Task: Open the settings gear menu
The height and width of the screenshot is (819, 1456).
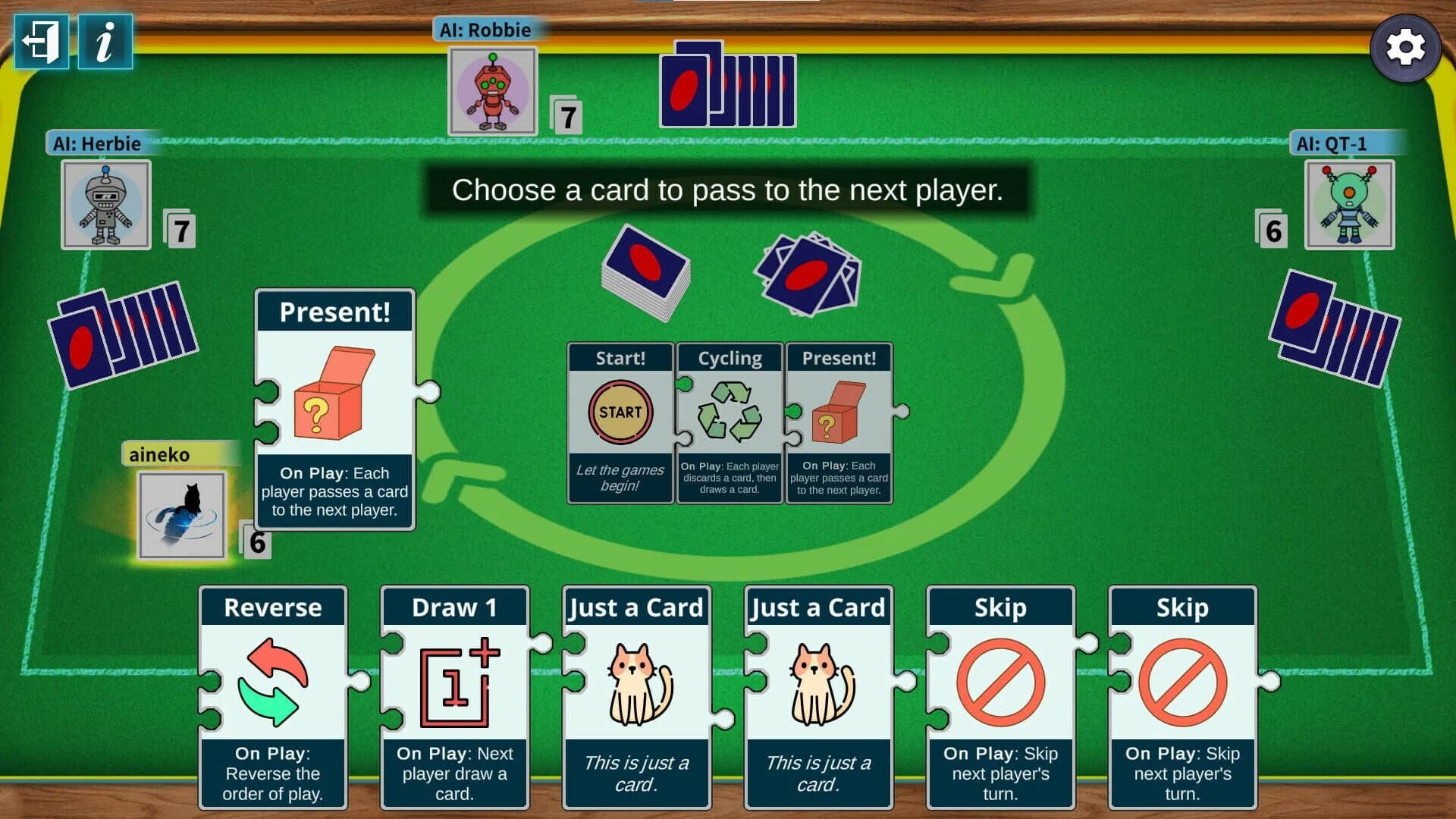Action: pyautogui.click(x=1407, y=48)
